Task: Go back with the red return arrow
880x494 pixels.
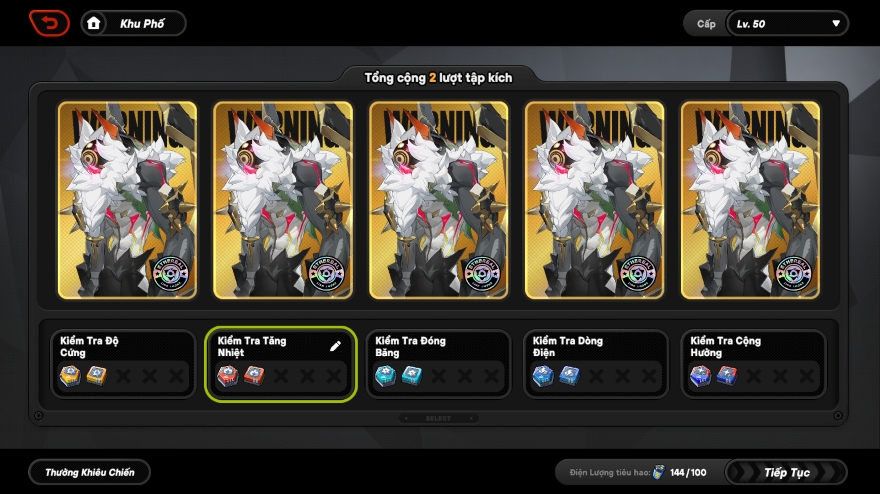Action: pos(49,23)
